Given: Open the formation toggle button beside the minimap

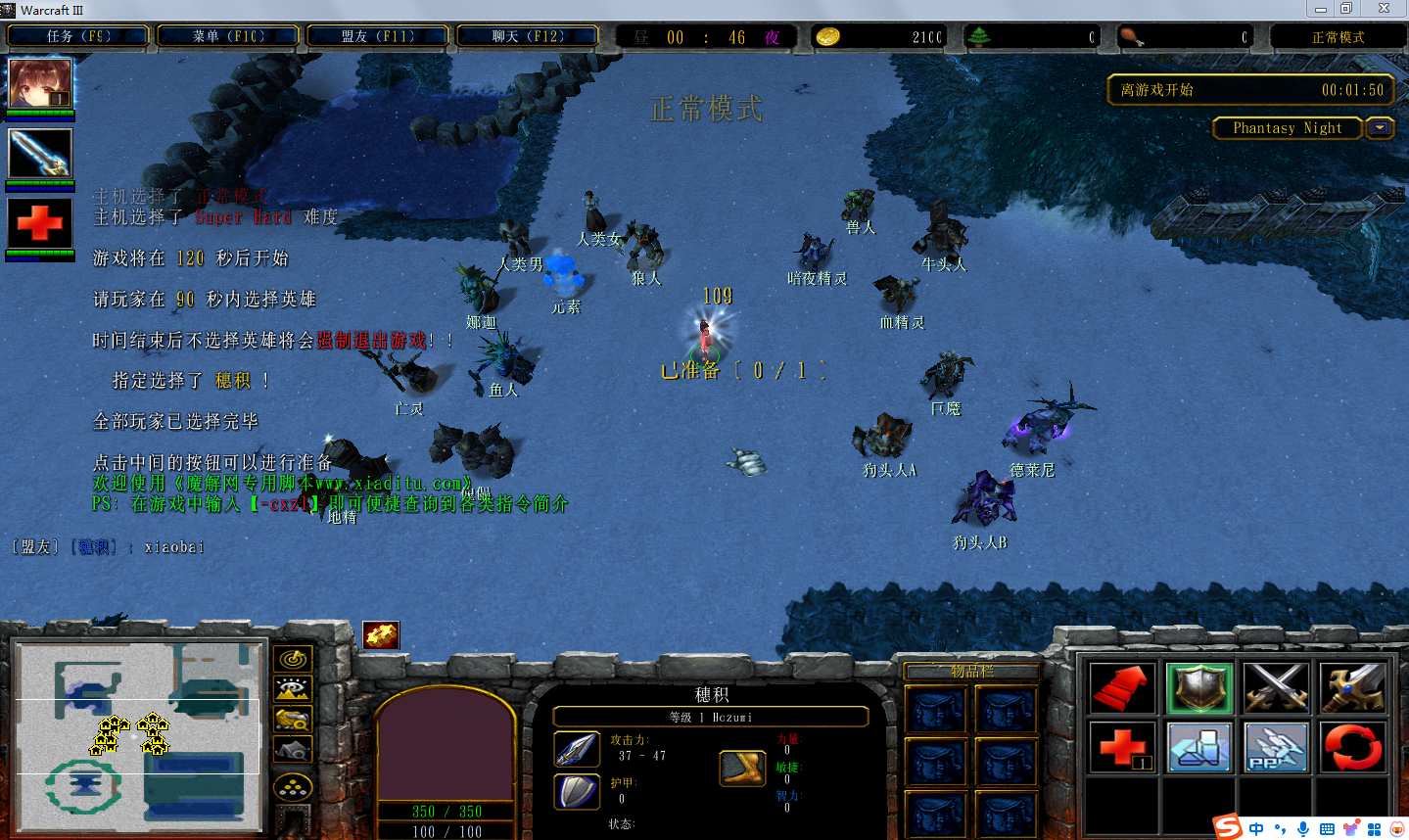Looking at the screenshot, I should pyautogui.click(x=293, y=786).
